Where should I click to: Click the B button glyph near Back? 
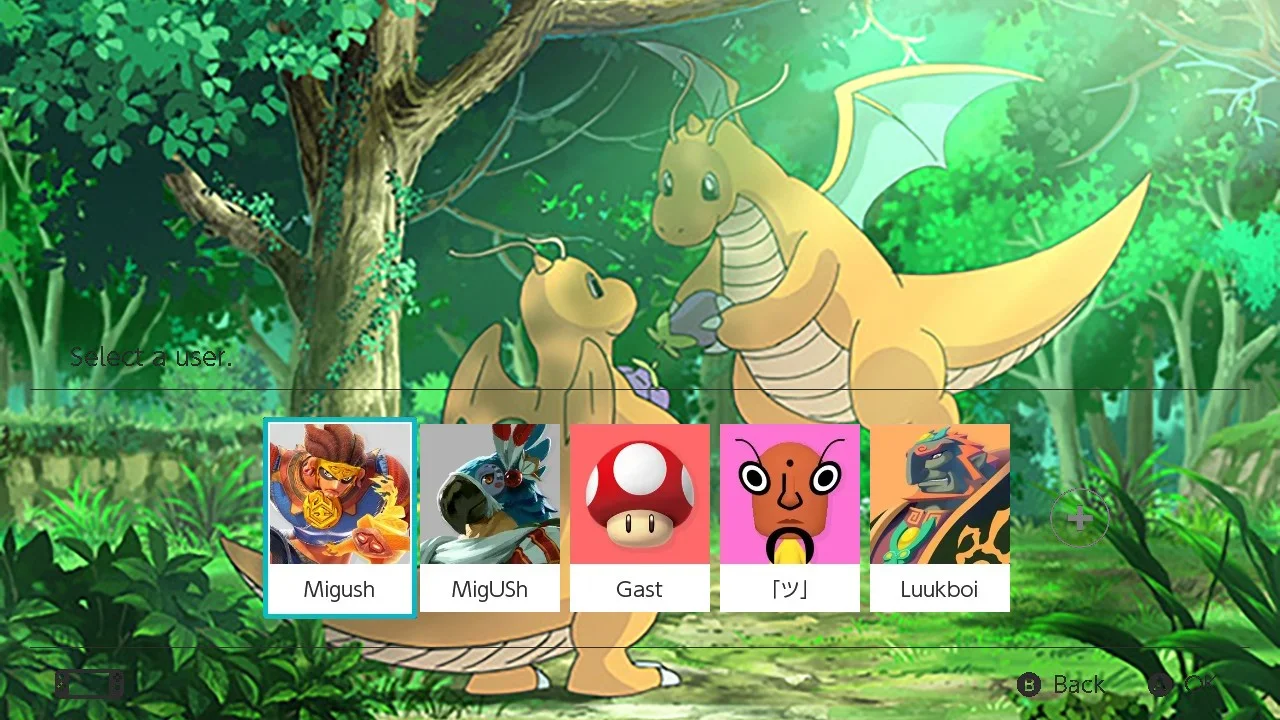click(1029, 685)
